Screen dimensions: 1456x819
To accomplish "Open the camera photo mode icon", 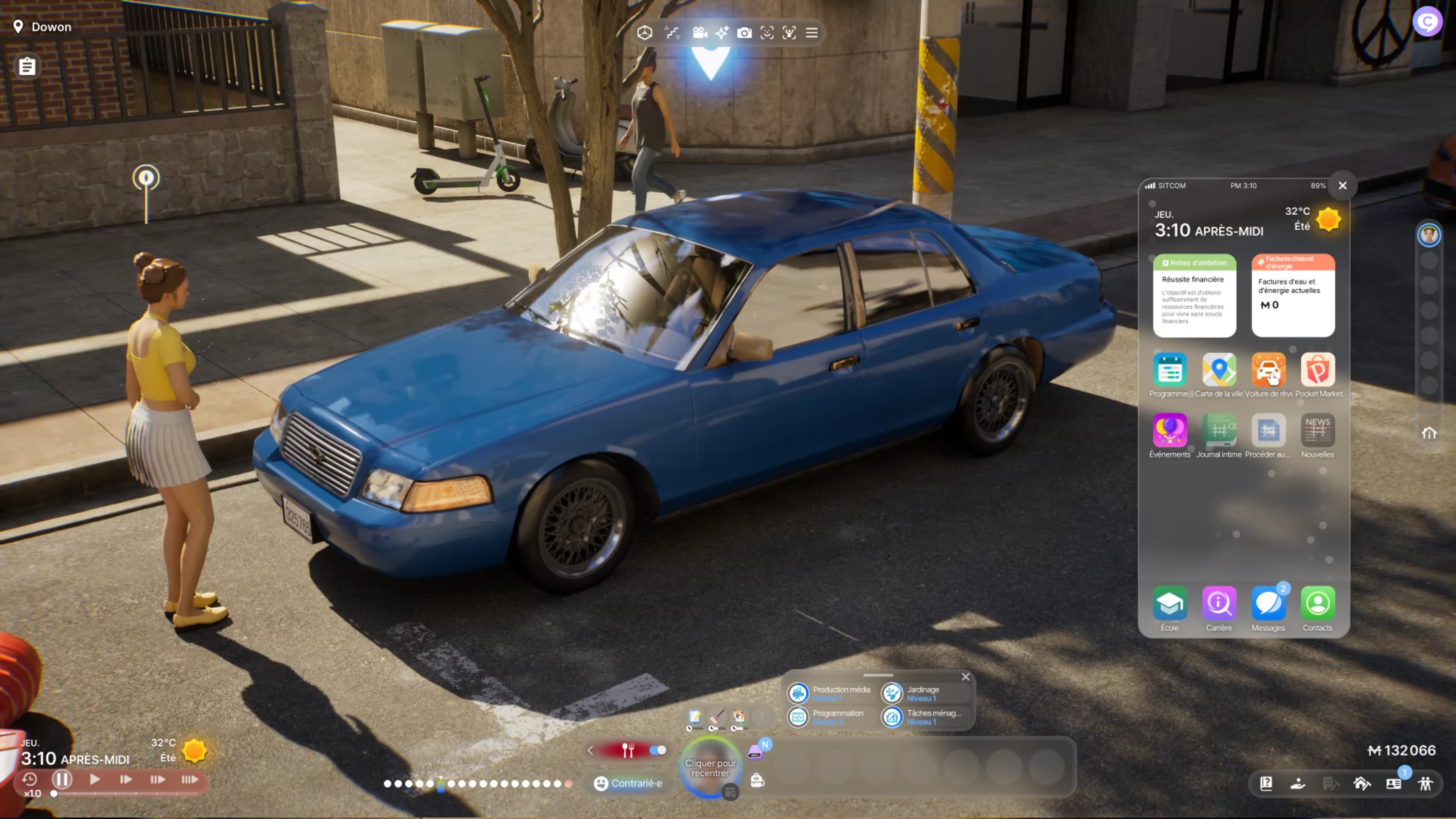I will pyautogui.click(x=744, y=33).
